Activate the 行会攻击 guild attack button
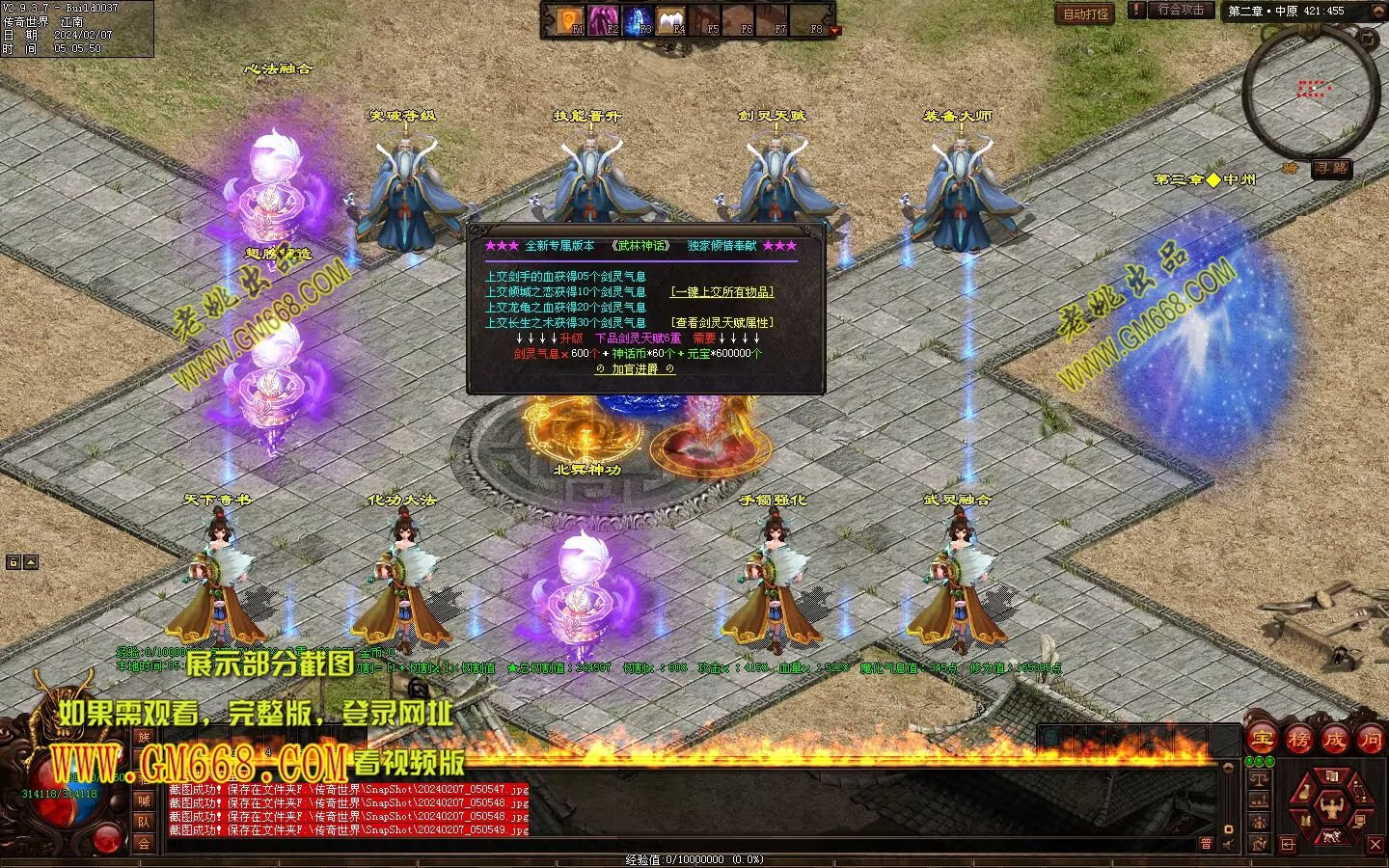Screen dimensions: 1389x868 (x=1181, y=10)
